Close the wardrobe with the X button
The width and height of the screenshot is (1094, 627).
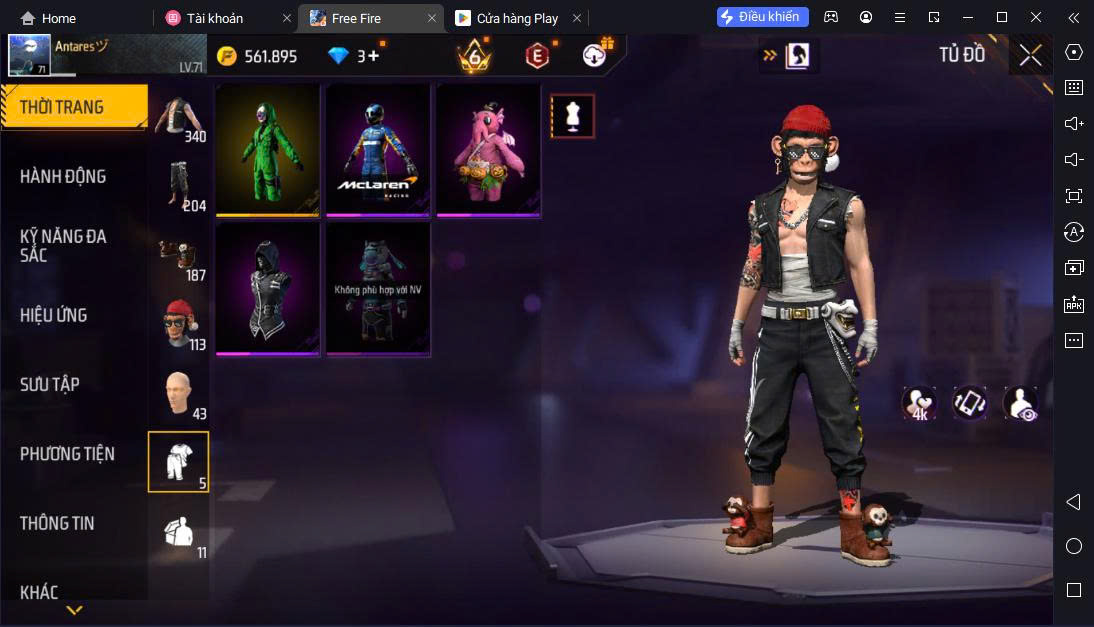click(x=1030, y=55)
